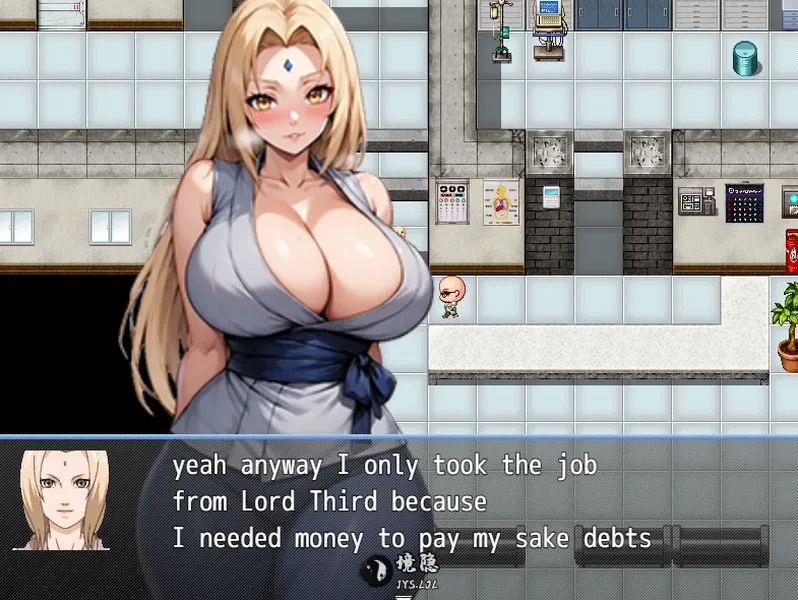Advance the sake debts dialogue text box
This screenshot has height=600, width=798.
[410, 500]
